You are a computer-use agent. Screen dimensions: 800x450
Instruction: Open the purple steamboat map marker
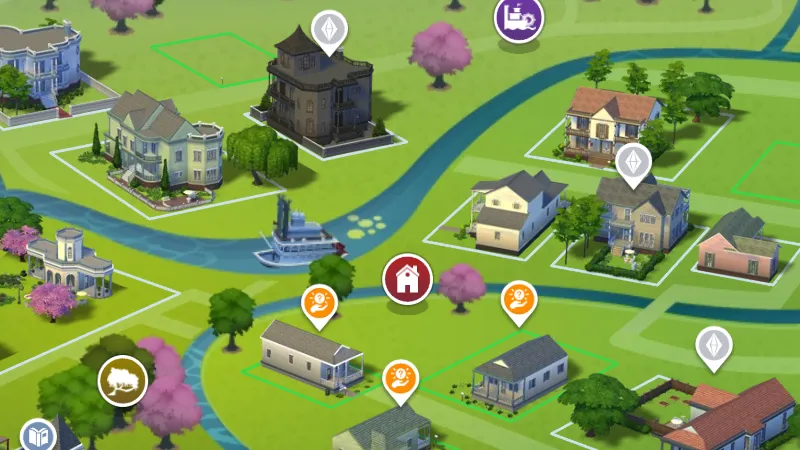519,17
